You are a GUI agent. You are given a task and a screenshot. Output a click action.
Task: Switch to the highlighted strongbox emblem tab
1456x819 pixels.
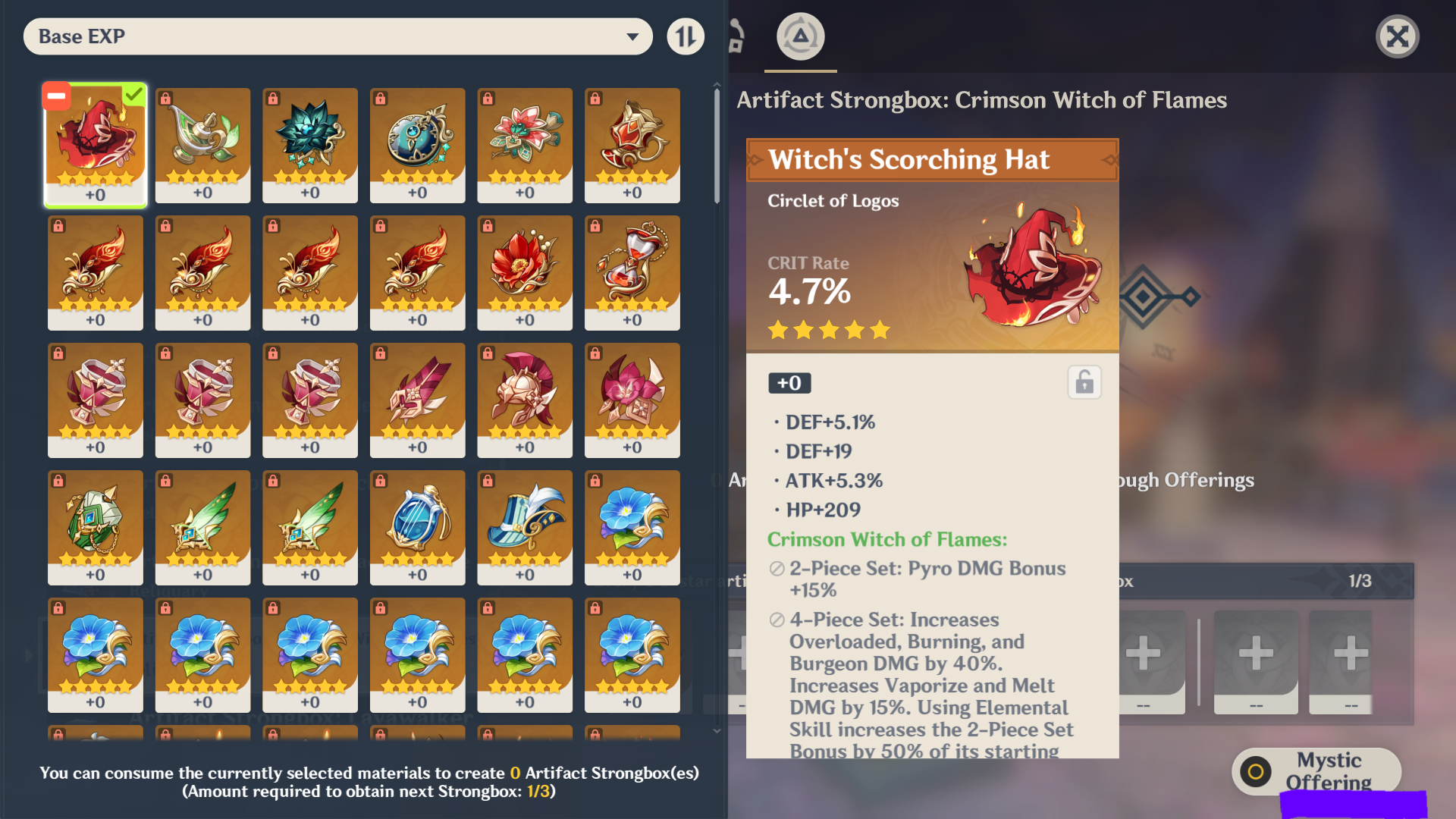pos(800,36)
